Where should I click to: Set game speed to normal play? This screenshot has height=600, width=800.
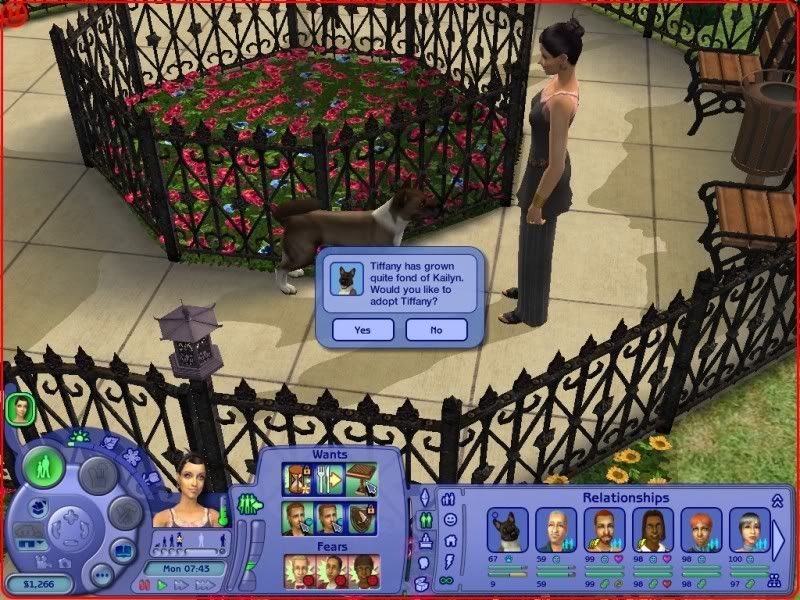[x=163, y=585]
